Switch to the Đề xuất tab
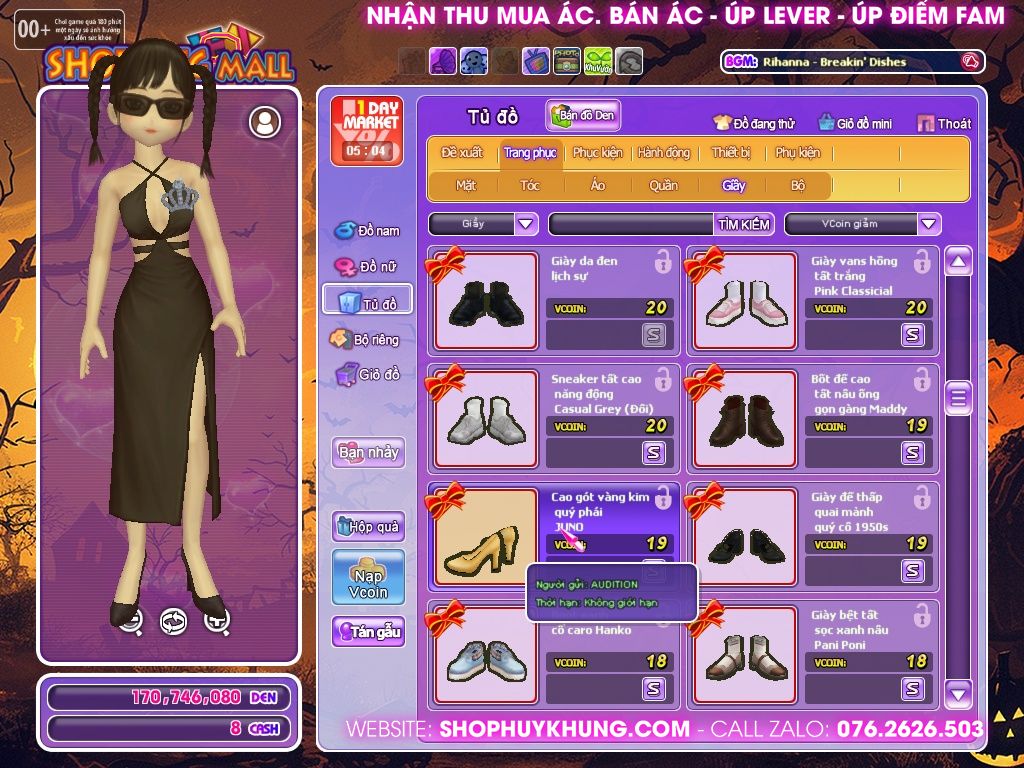Viewport: 1024px width, 768px height. (x=462, y=153)
